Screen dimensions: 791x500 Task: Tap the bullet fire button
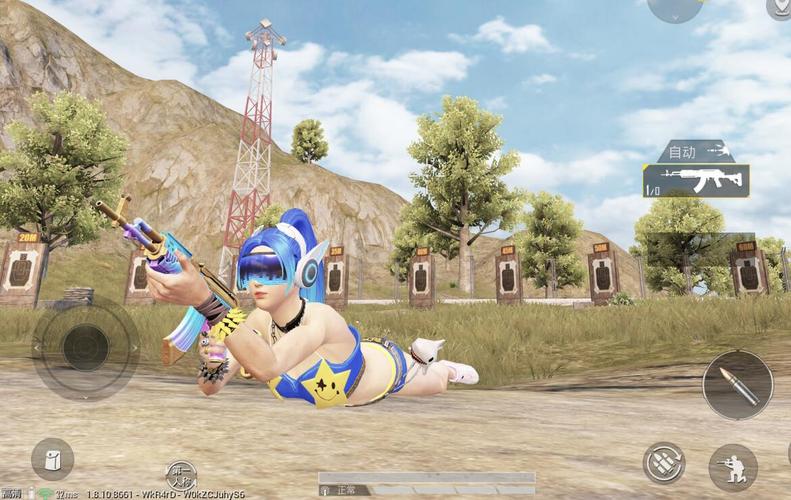tap(737, 385)
